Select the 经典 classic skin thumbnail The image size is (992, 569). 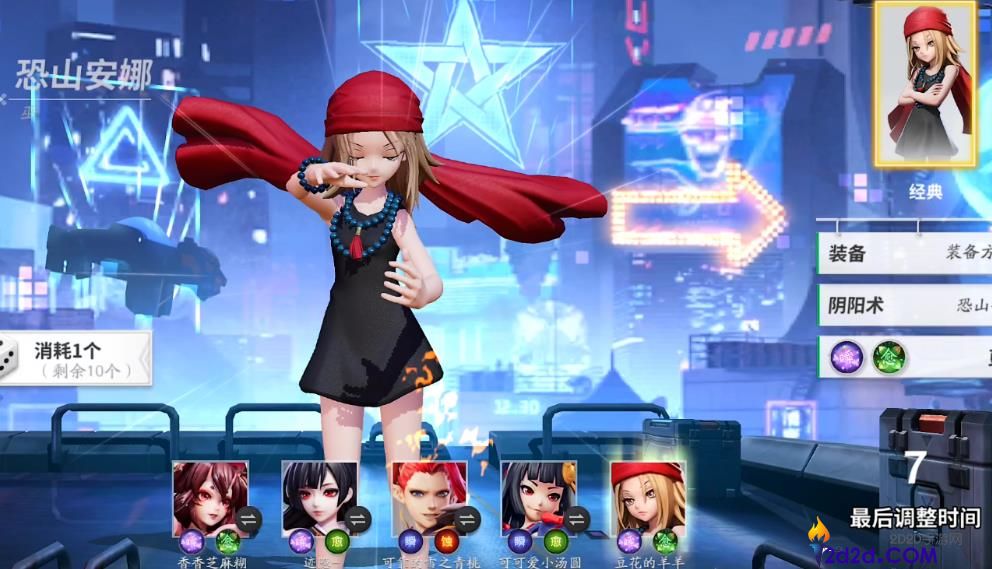tap(924, 85)
